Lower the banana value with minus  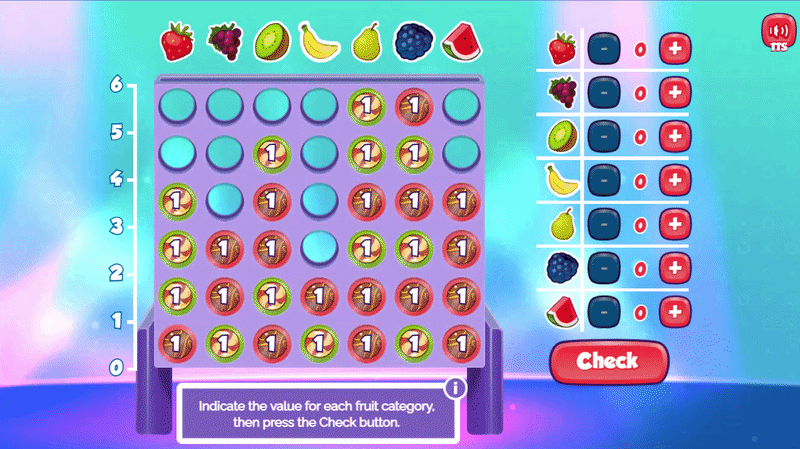pyautogui.click(x=603, y=181)
